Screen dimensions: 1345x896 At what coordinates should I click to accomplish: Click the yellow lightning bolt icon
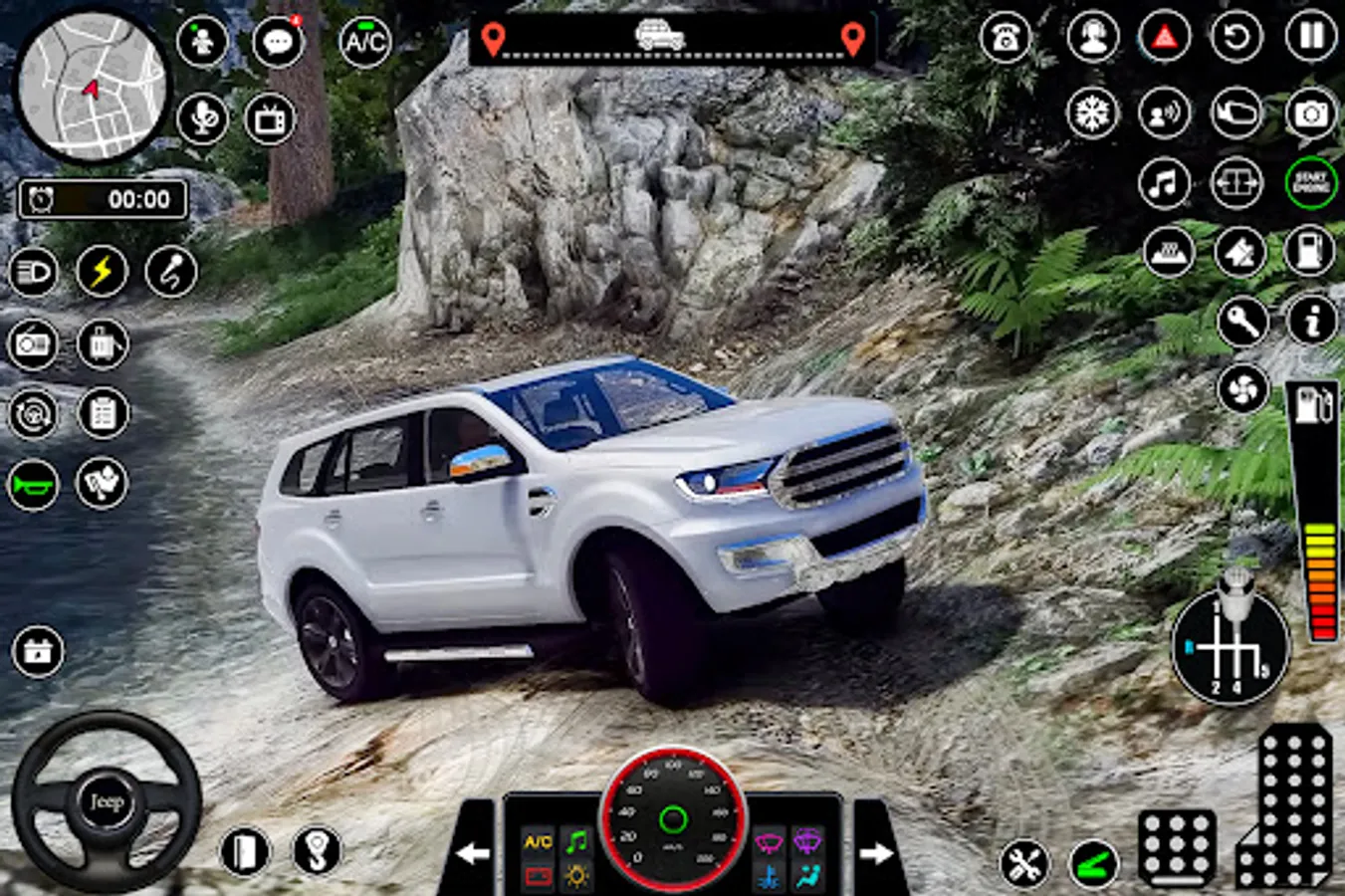tap(102, 272)
